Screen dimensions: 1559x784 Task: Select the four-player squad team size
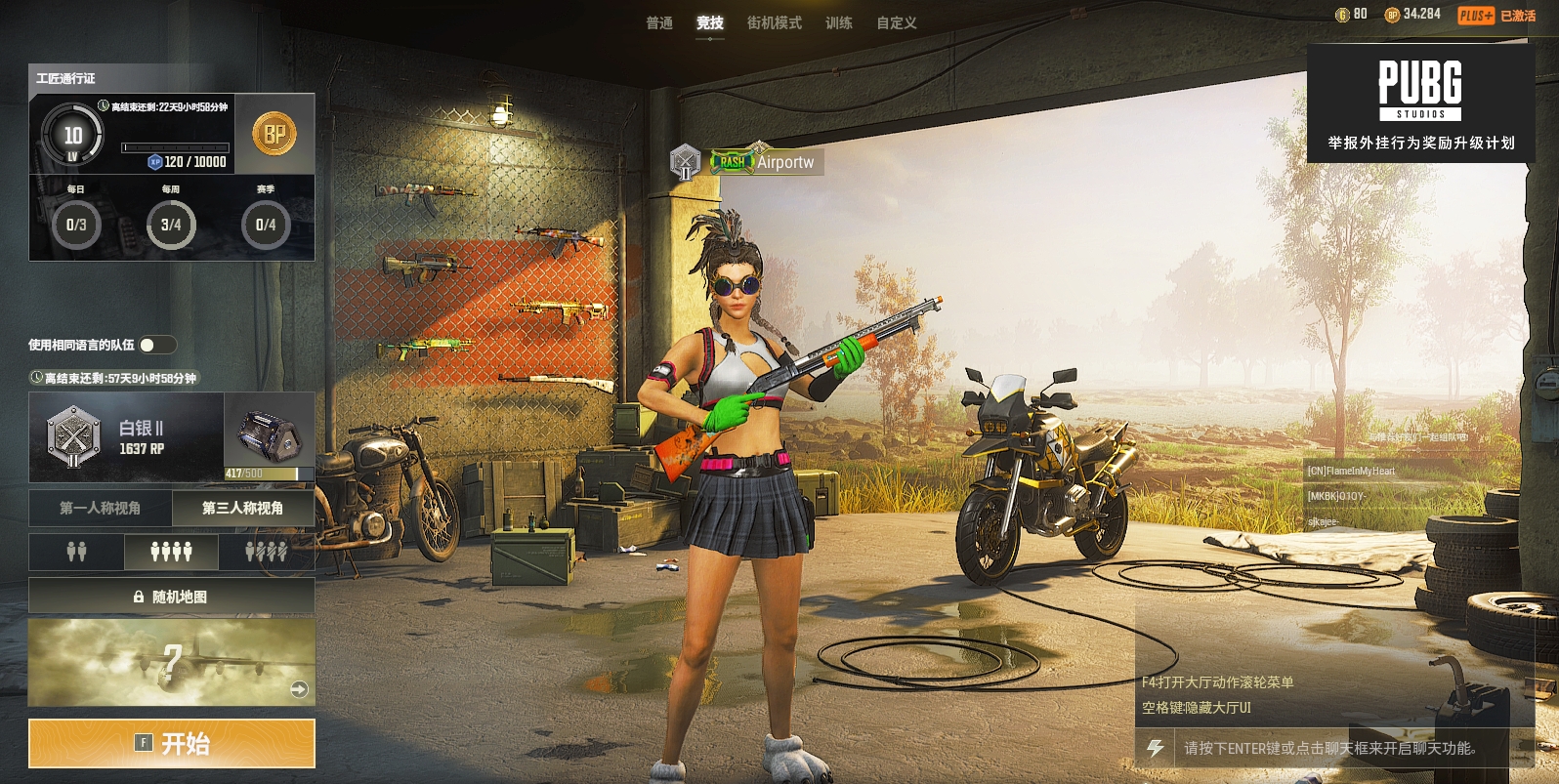click(x=171, y=553)
